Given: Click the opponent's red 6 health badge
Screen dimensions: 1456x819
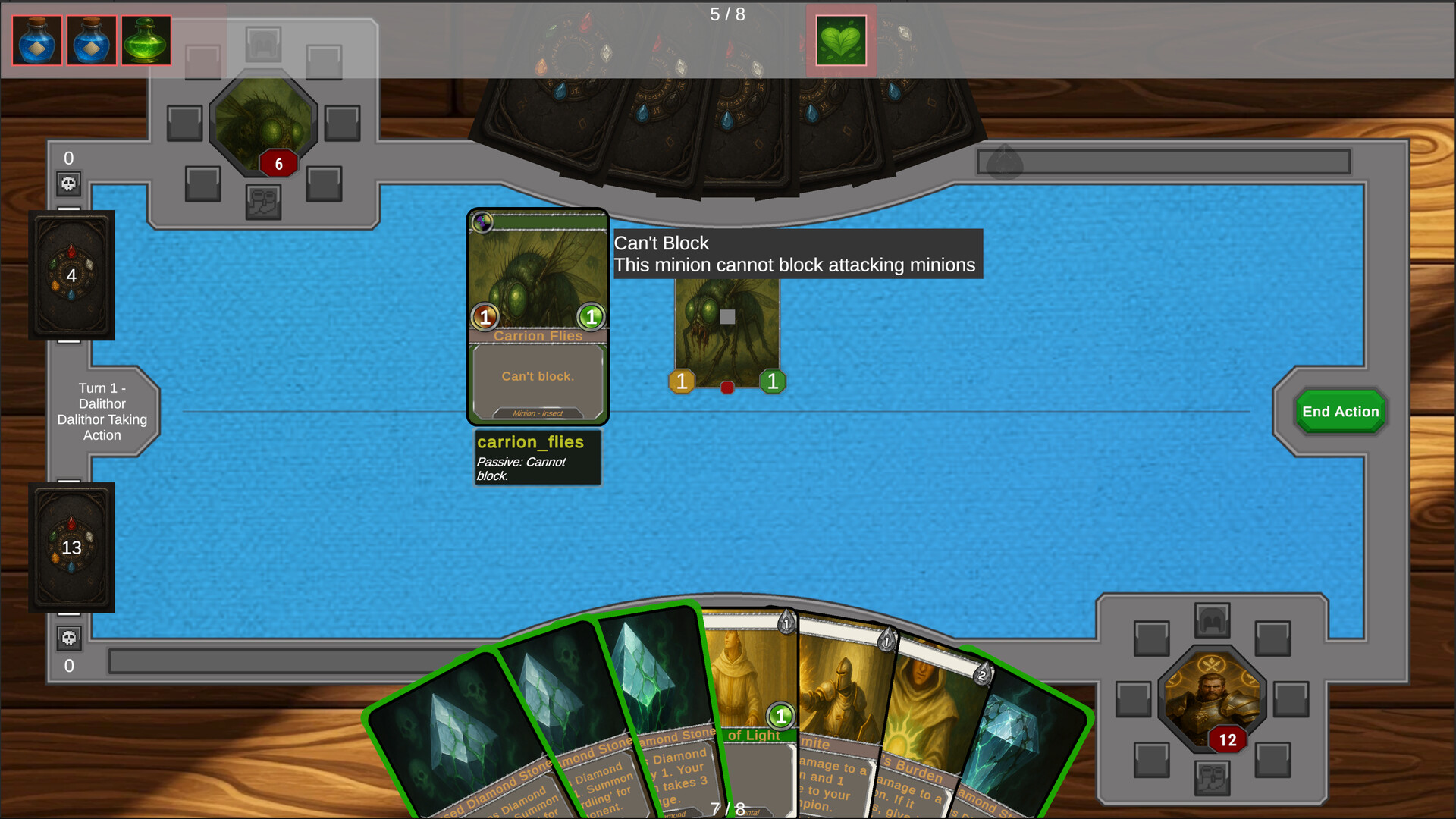Looking at the screenshot, I should tap(278, 162).
